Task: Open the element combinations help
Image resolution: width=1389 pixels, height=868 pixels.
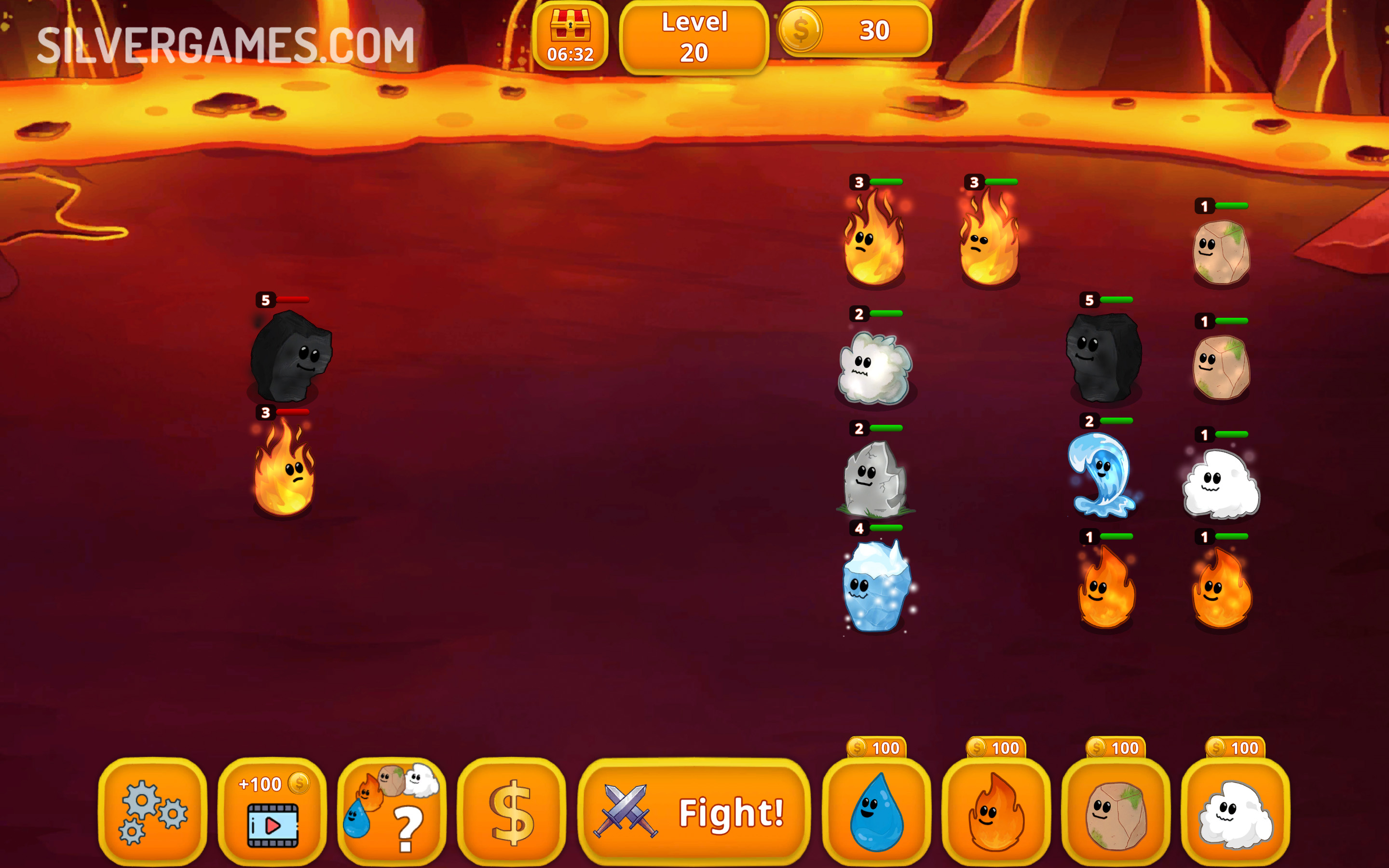Action: pyautogui.click(x=392, y=811)
